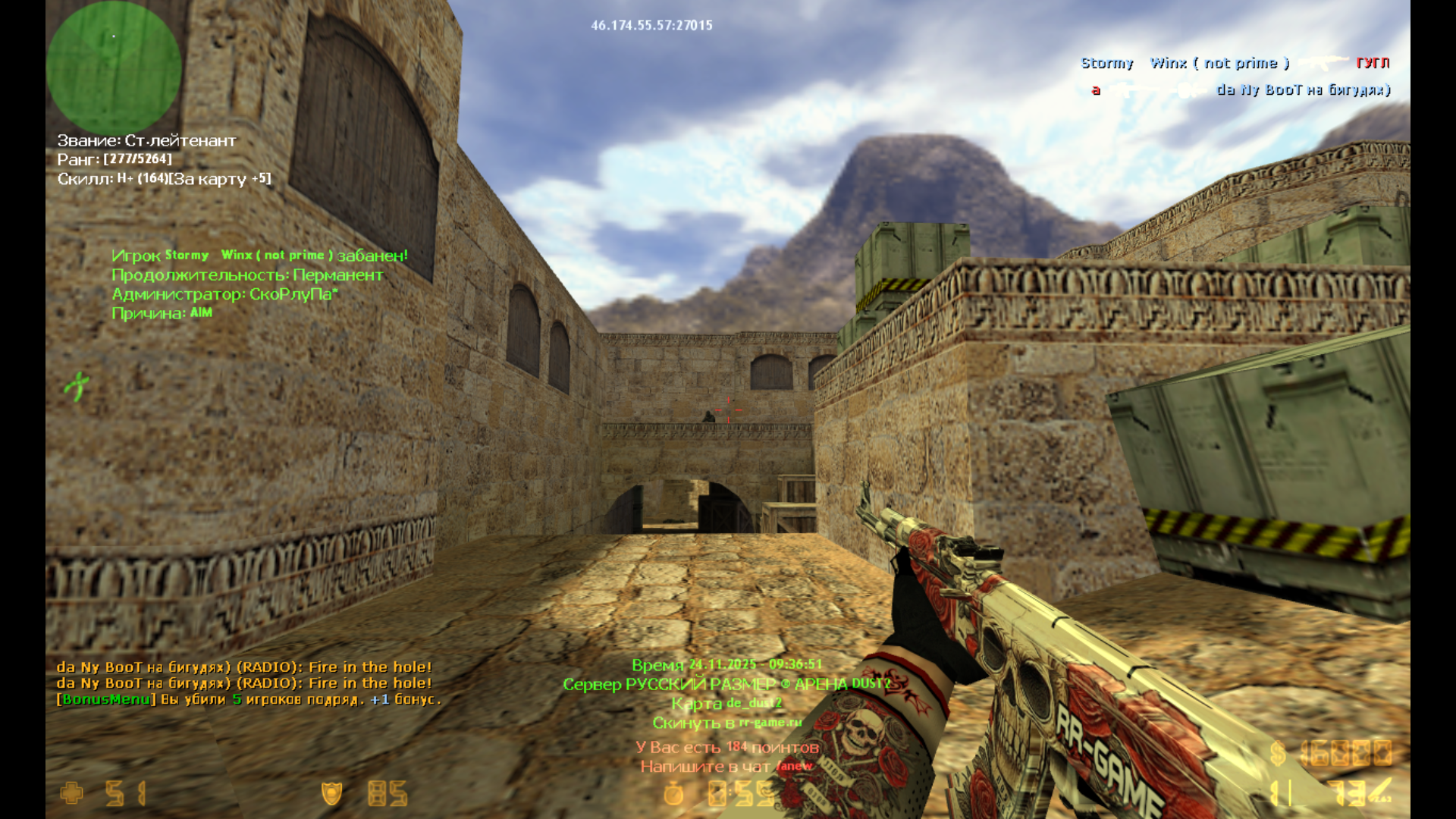Viewport: 1456px width, 819px height.
Task: Select the dollar sign money icon
Action: 1278,753
